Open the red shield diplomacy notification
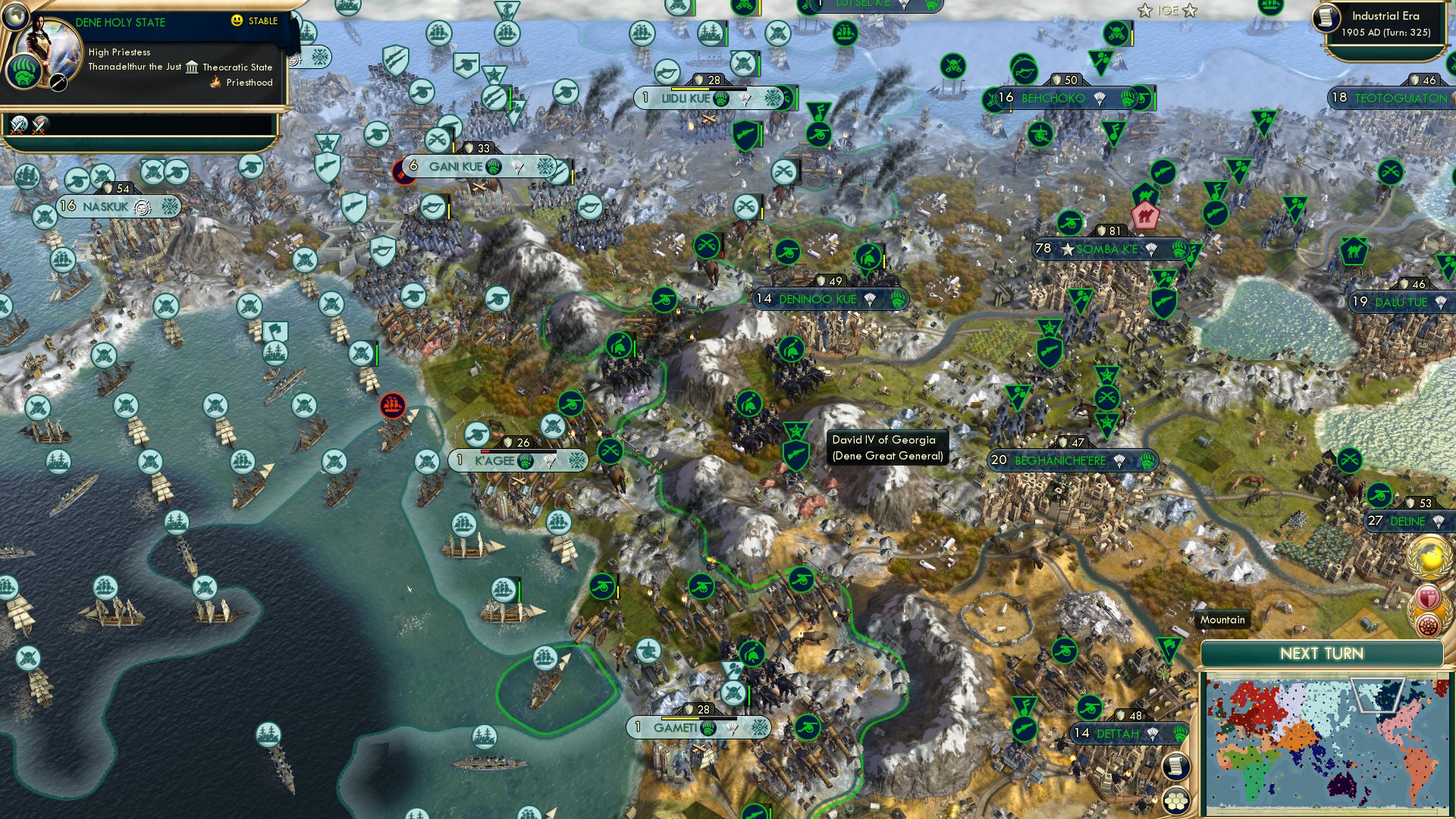1456x819 pixels. tap(1427, 596)
